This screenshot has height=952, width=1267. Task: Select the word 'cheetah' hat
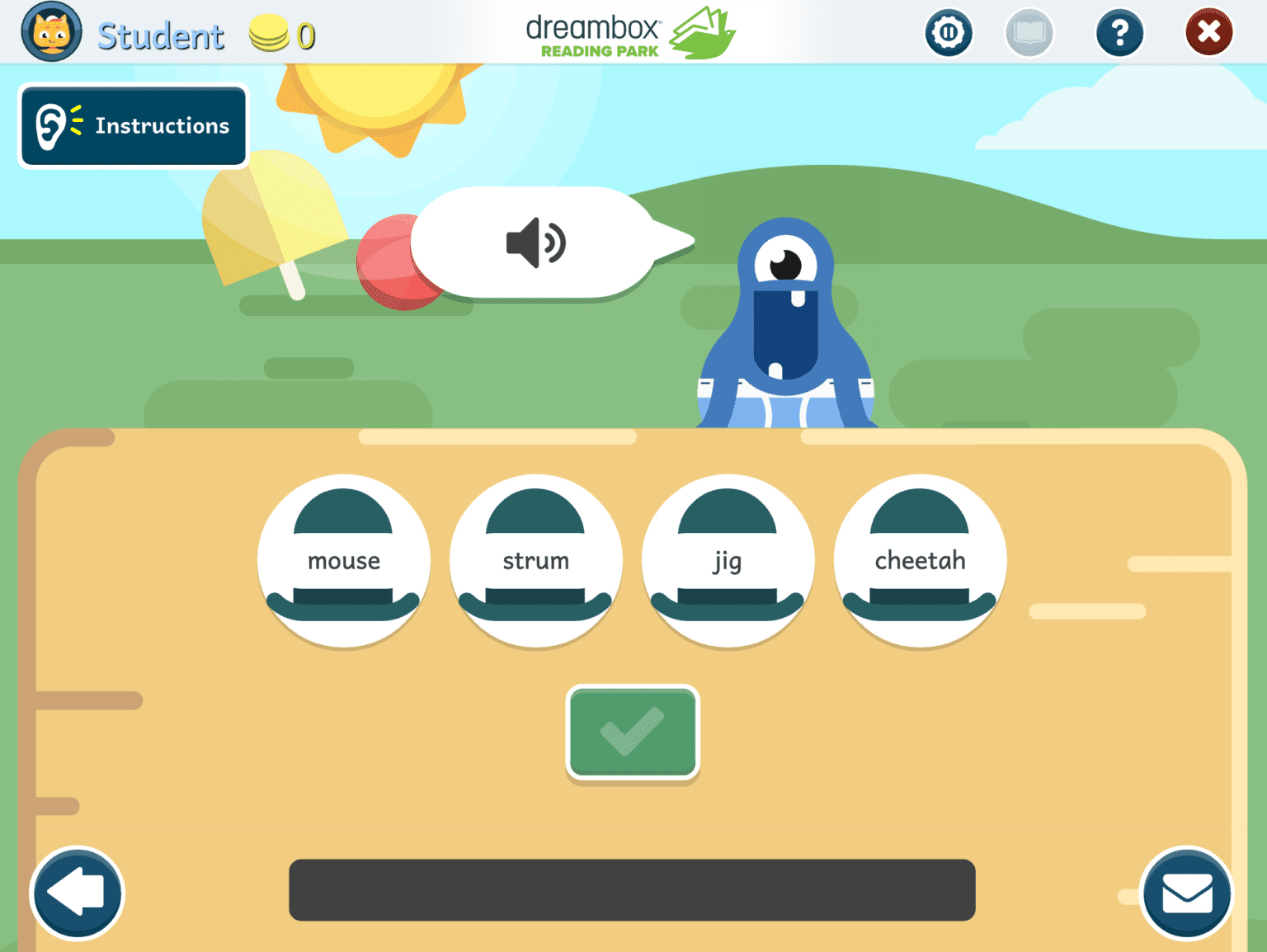[919, 561]
